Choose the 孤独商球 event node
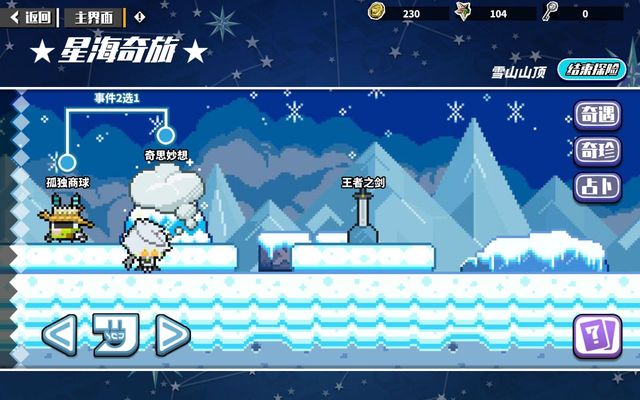The image size is (640, 400). (x=67, y=161)
